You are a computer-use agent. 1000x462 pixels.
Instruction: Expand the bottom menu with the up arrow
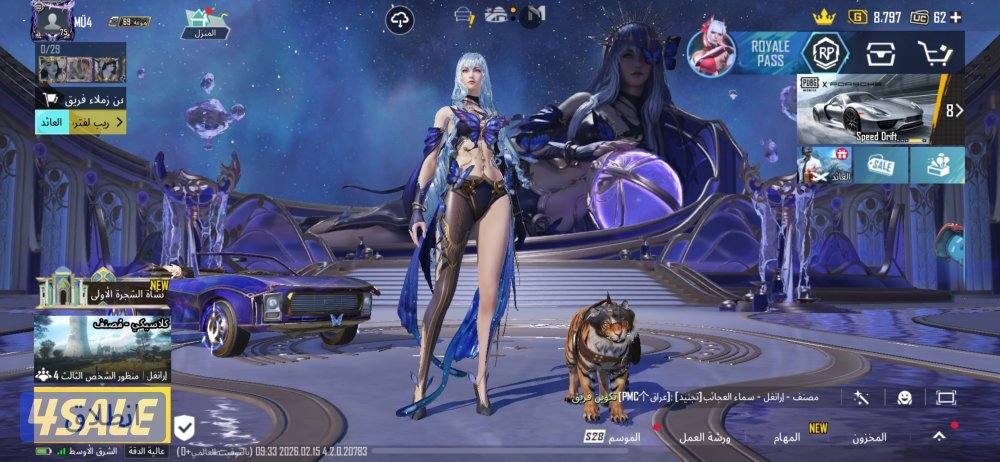pyautogui.click(x=939, y=436)
